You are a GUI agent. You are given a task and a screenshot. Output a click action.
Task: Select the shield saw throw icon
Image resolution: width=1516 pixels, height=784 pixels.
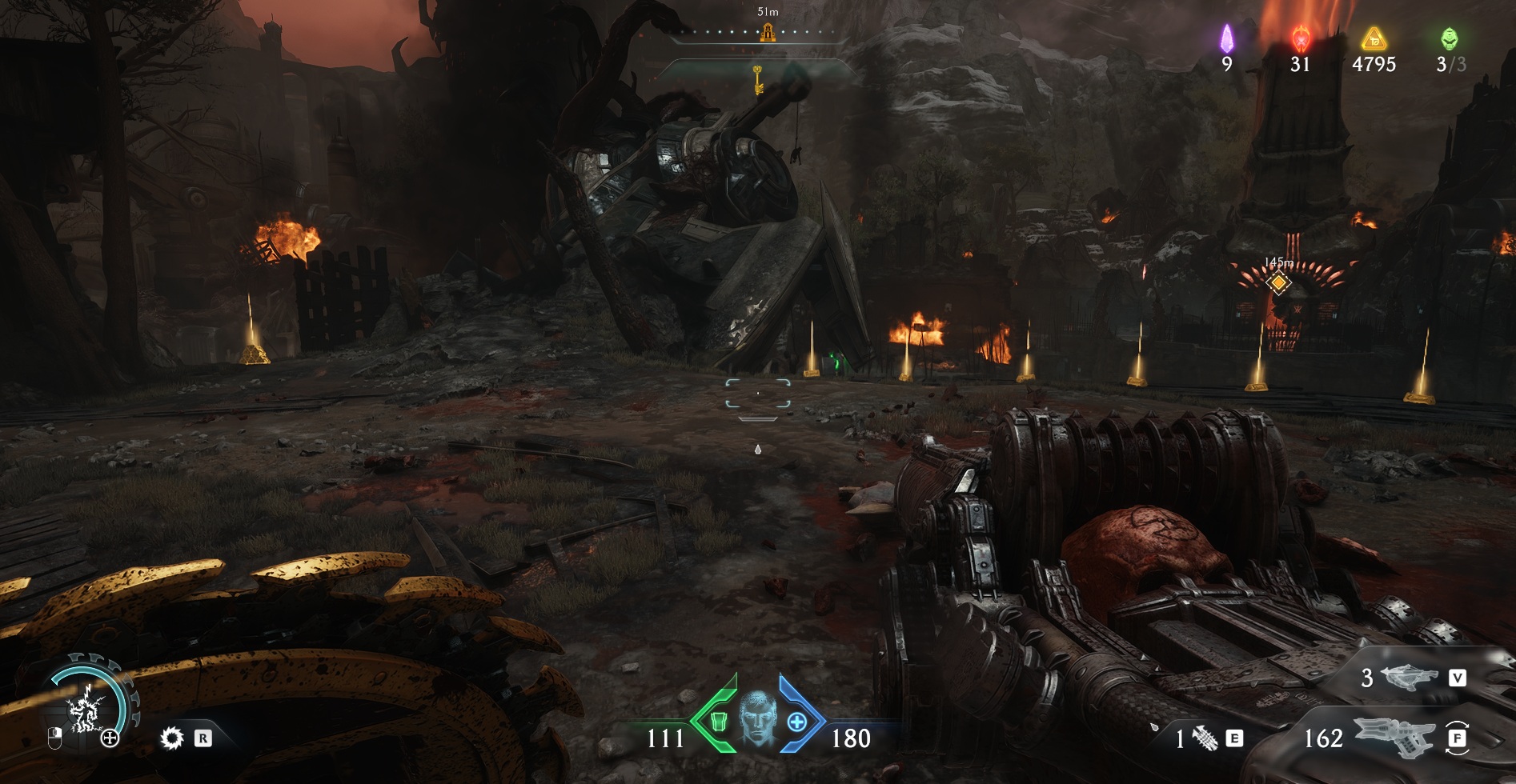[x=171, y=738]
